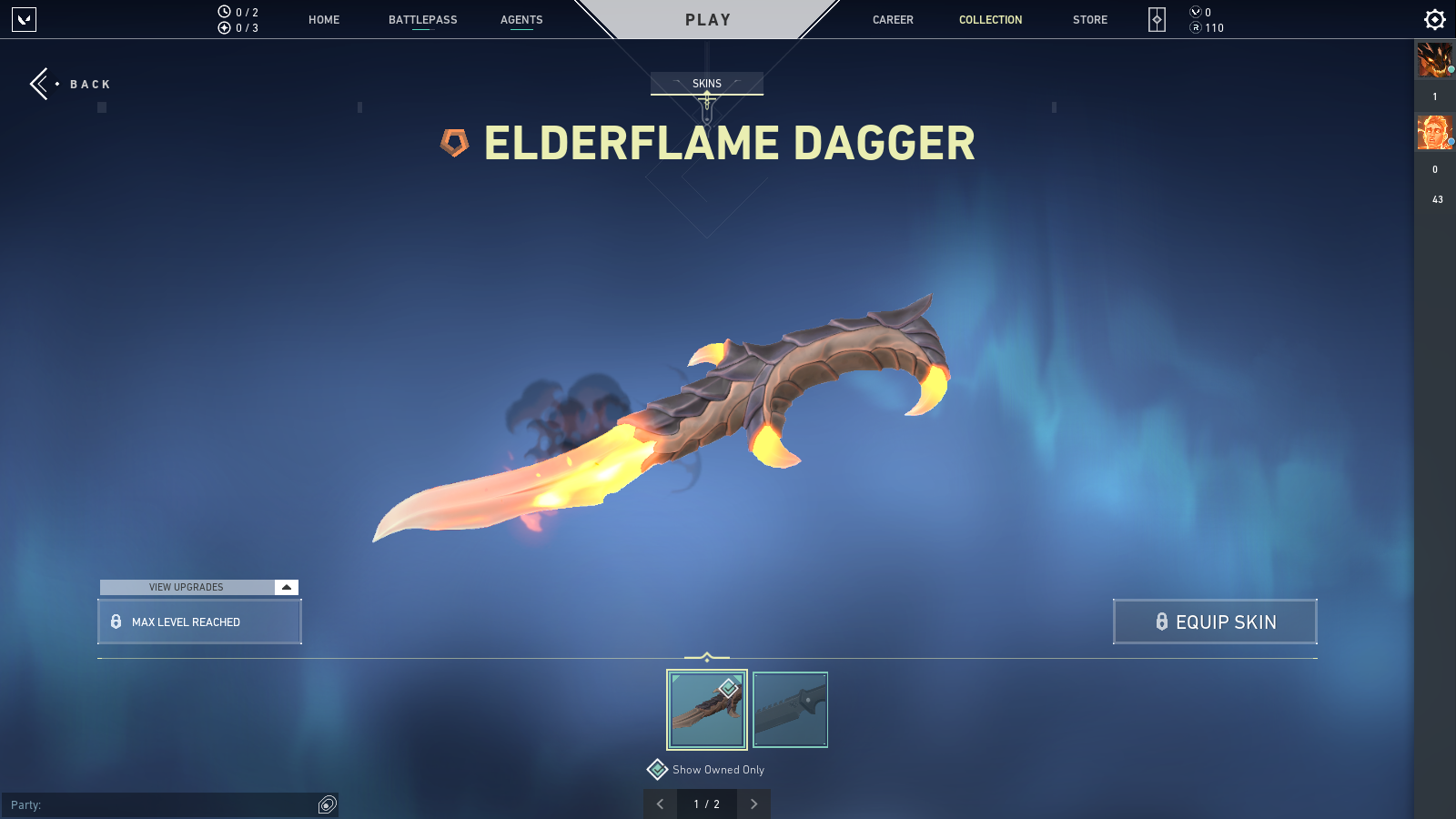Go to previous page with left arrow

[x=660, y=804]
